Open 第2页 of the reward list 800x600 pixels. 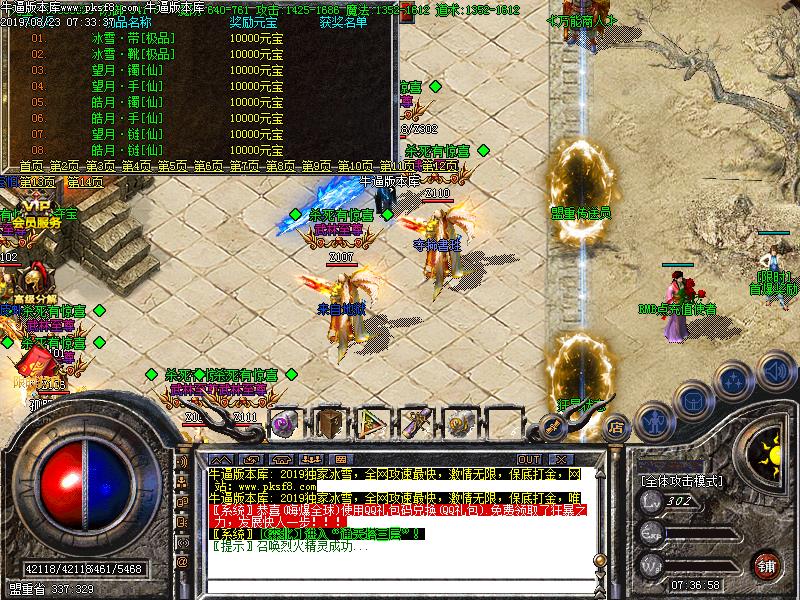point(66,166)
